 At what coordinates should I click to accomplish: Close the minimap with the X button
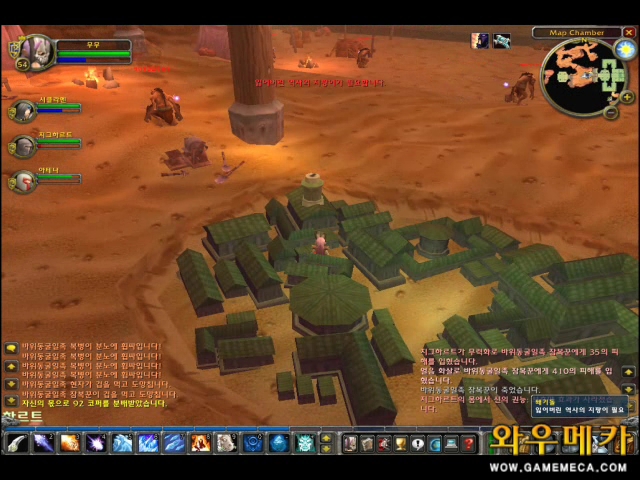(x=628, y=33)
